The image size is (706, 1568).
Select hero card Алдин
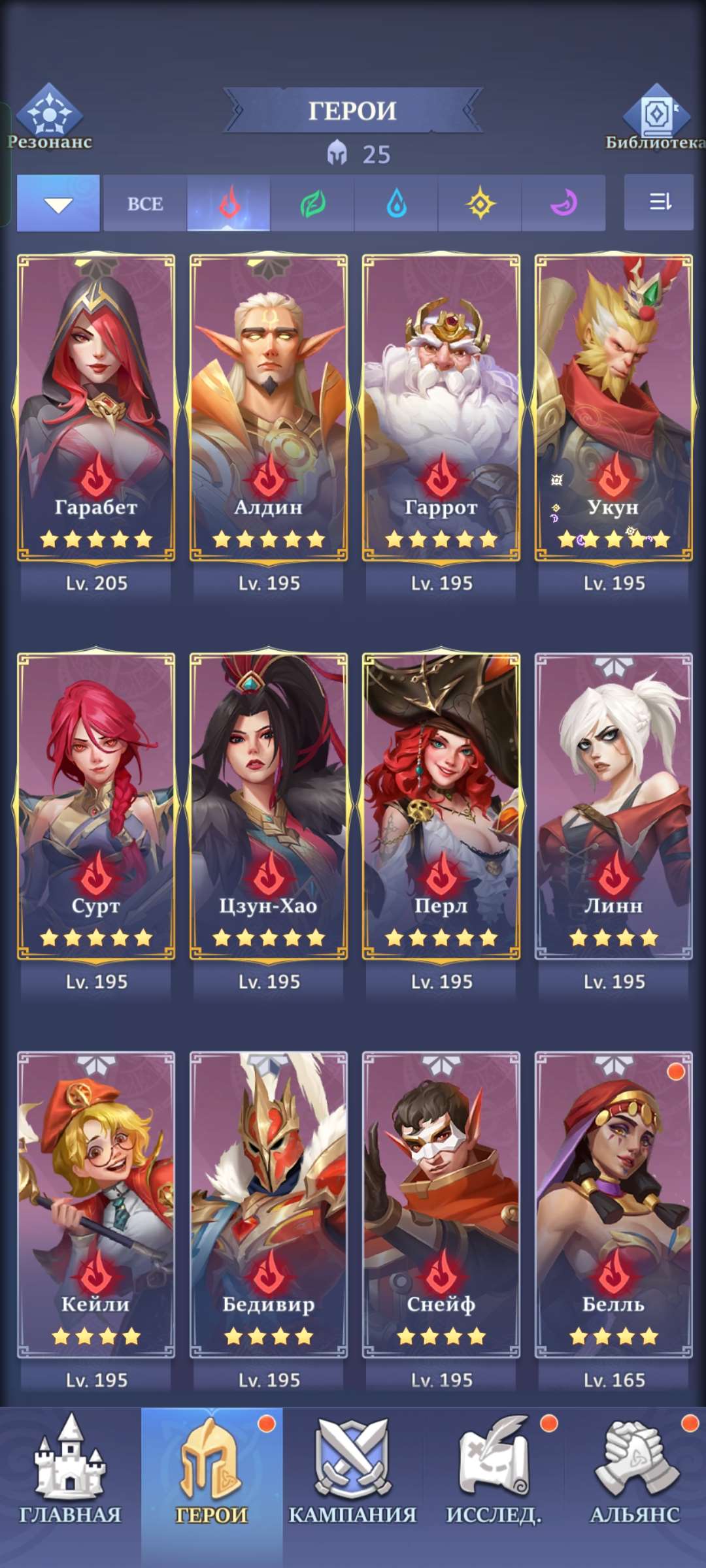pos(269,408)
